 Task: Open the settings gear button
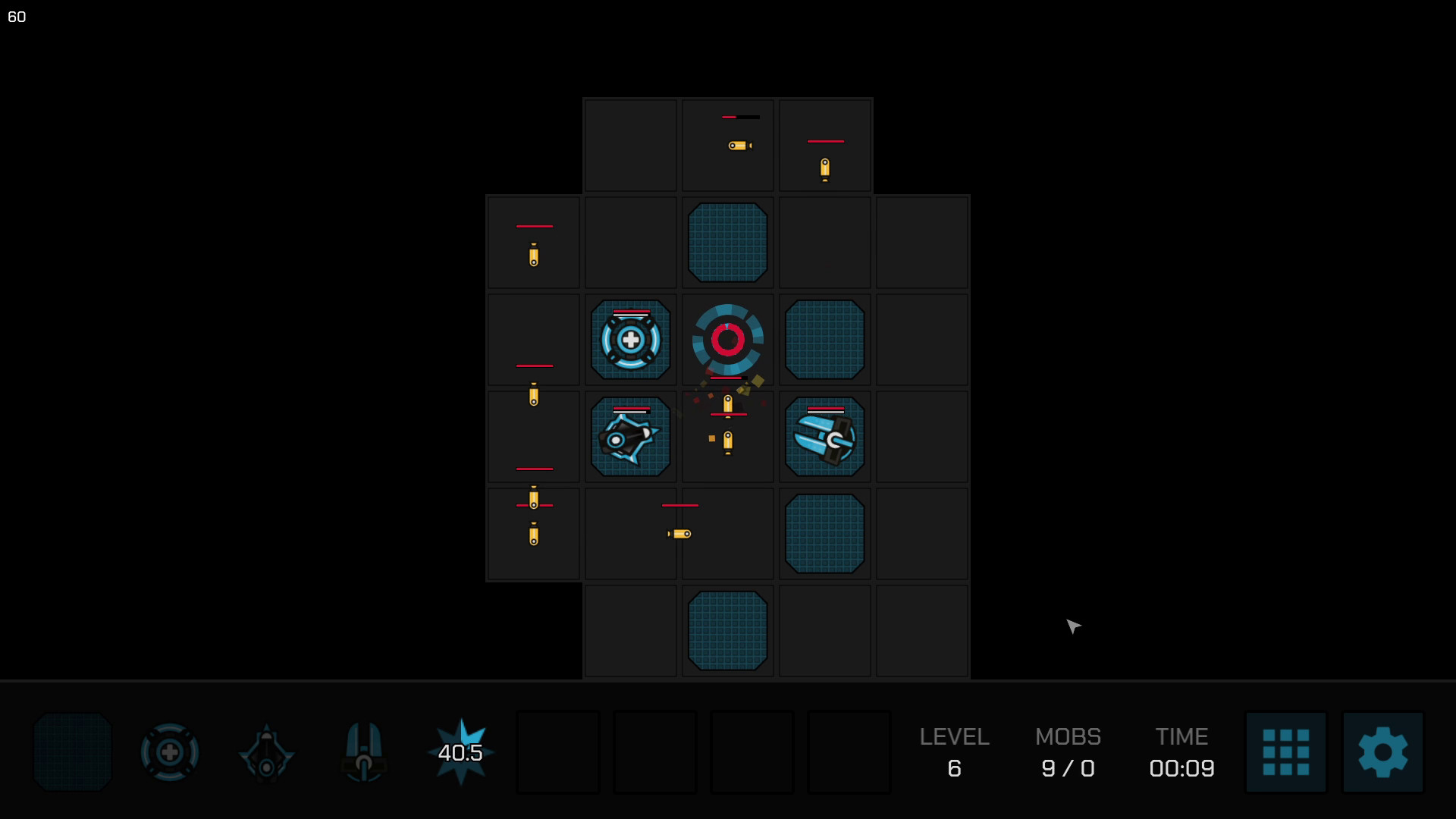click(1382, 752)
